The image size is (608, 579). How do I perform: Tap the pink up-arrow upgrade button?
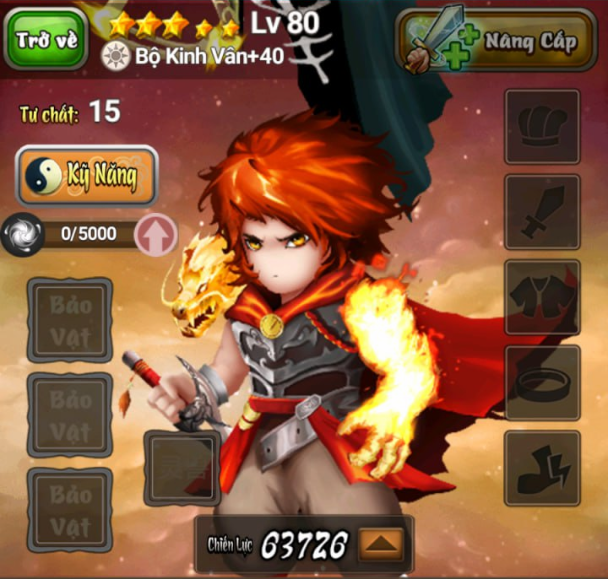pos(155,235)
